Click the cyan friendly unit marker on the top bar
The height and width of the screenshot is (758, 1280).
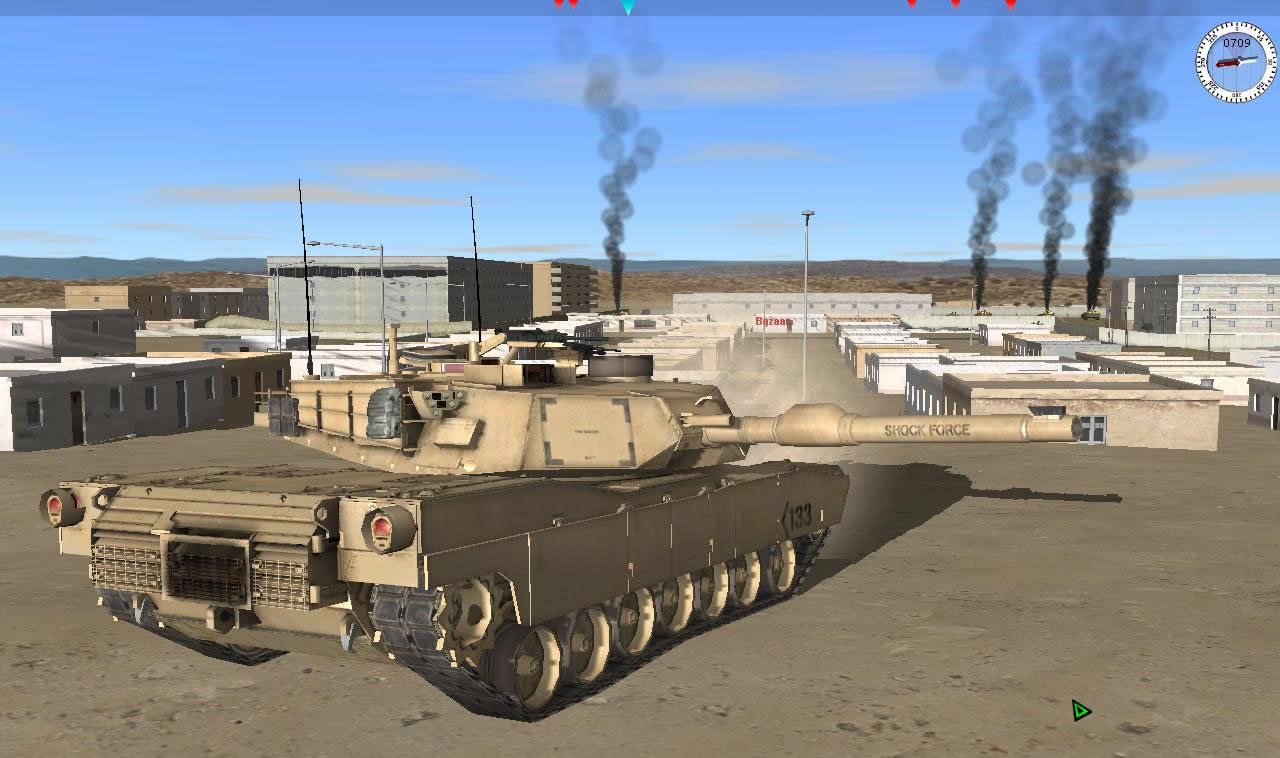tap(629, 7)
